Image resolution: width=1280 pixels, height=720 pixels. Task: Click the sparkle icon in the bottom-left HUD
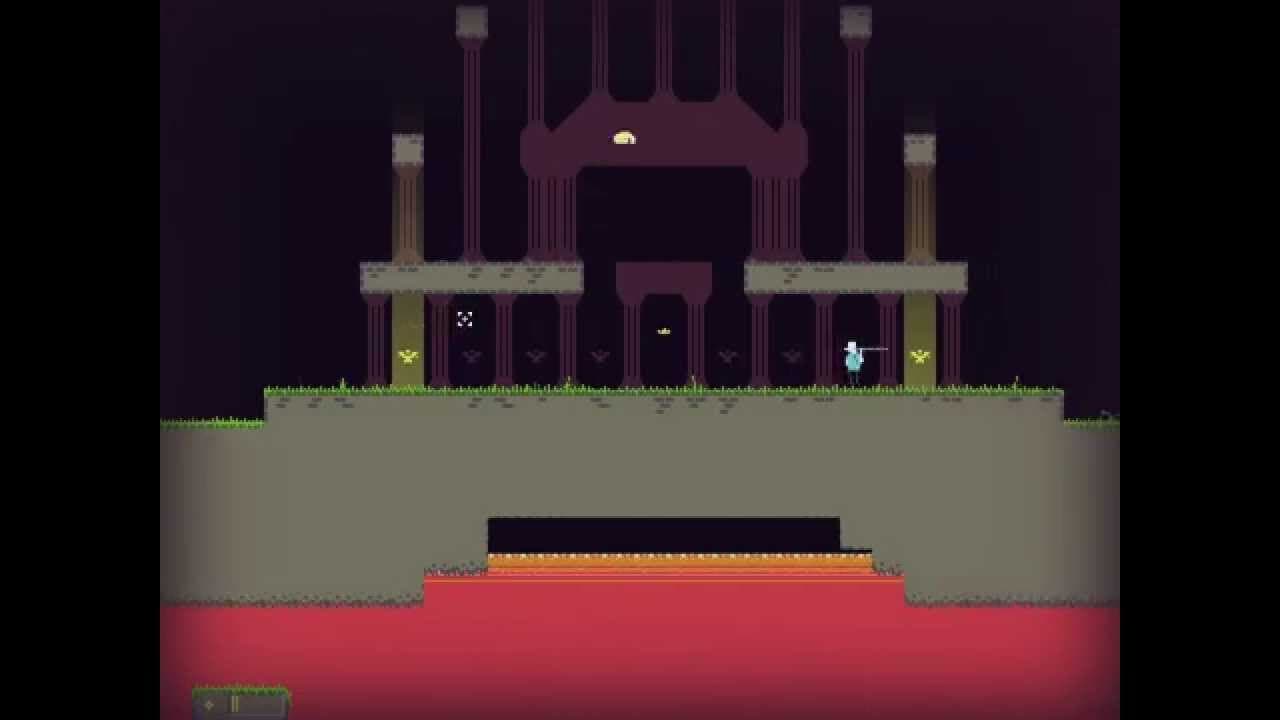[209, 705]
